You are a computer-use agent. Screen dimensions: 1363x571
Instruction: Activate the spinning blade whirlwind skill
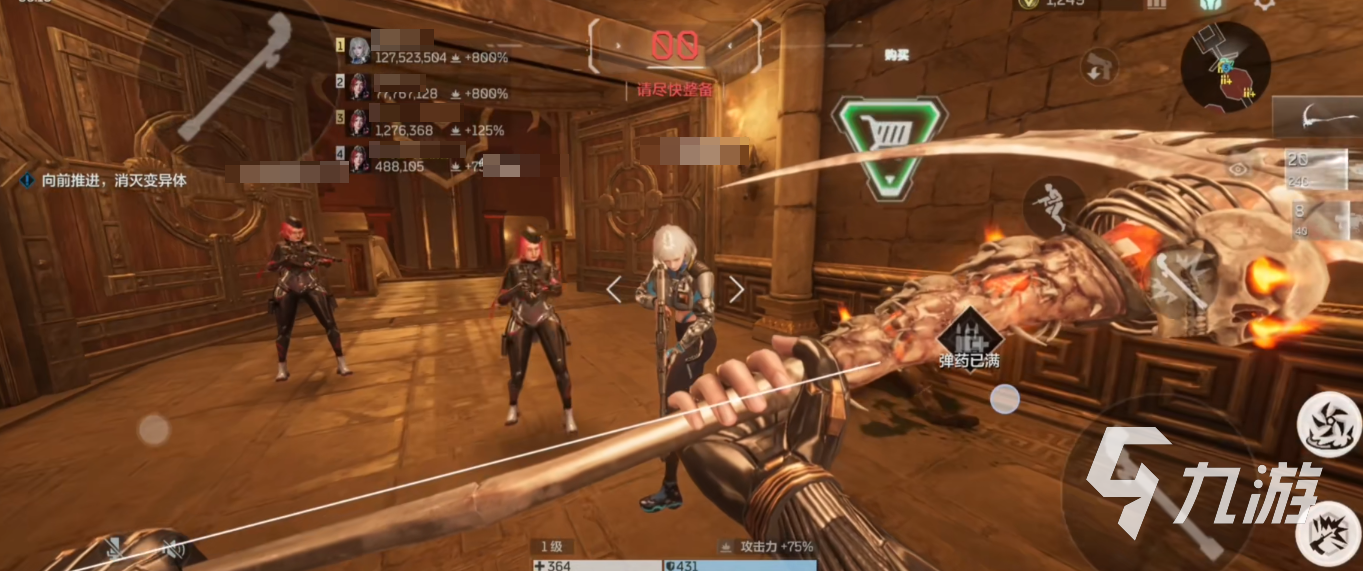coord(1329,422)
